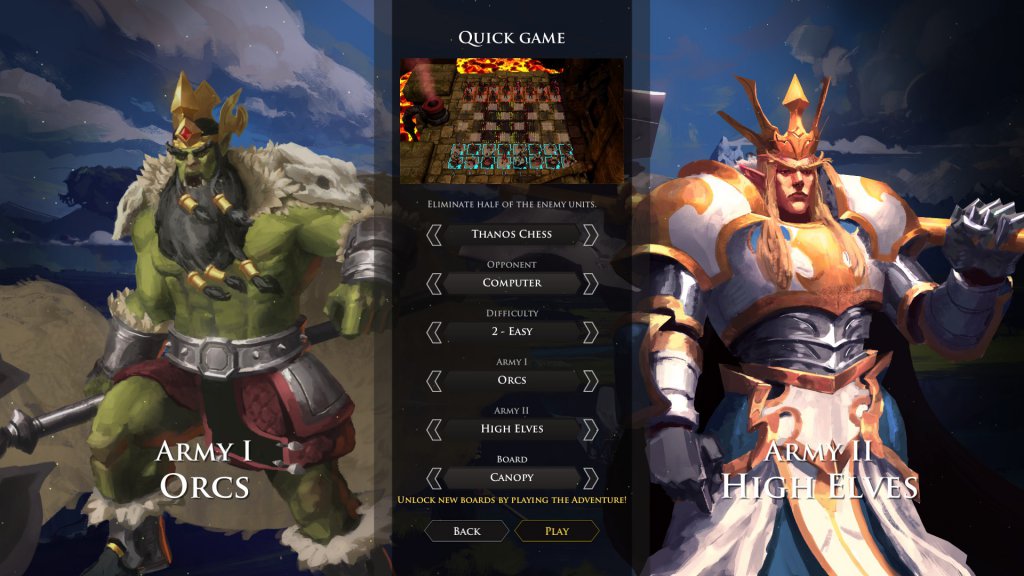This screenshot has width=1024, height=576.
Task: Change Opponent to the previous option
Action: tap(434, 283)
